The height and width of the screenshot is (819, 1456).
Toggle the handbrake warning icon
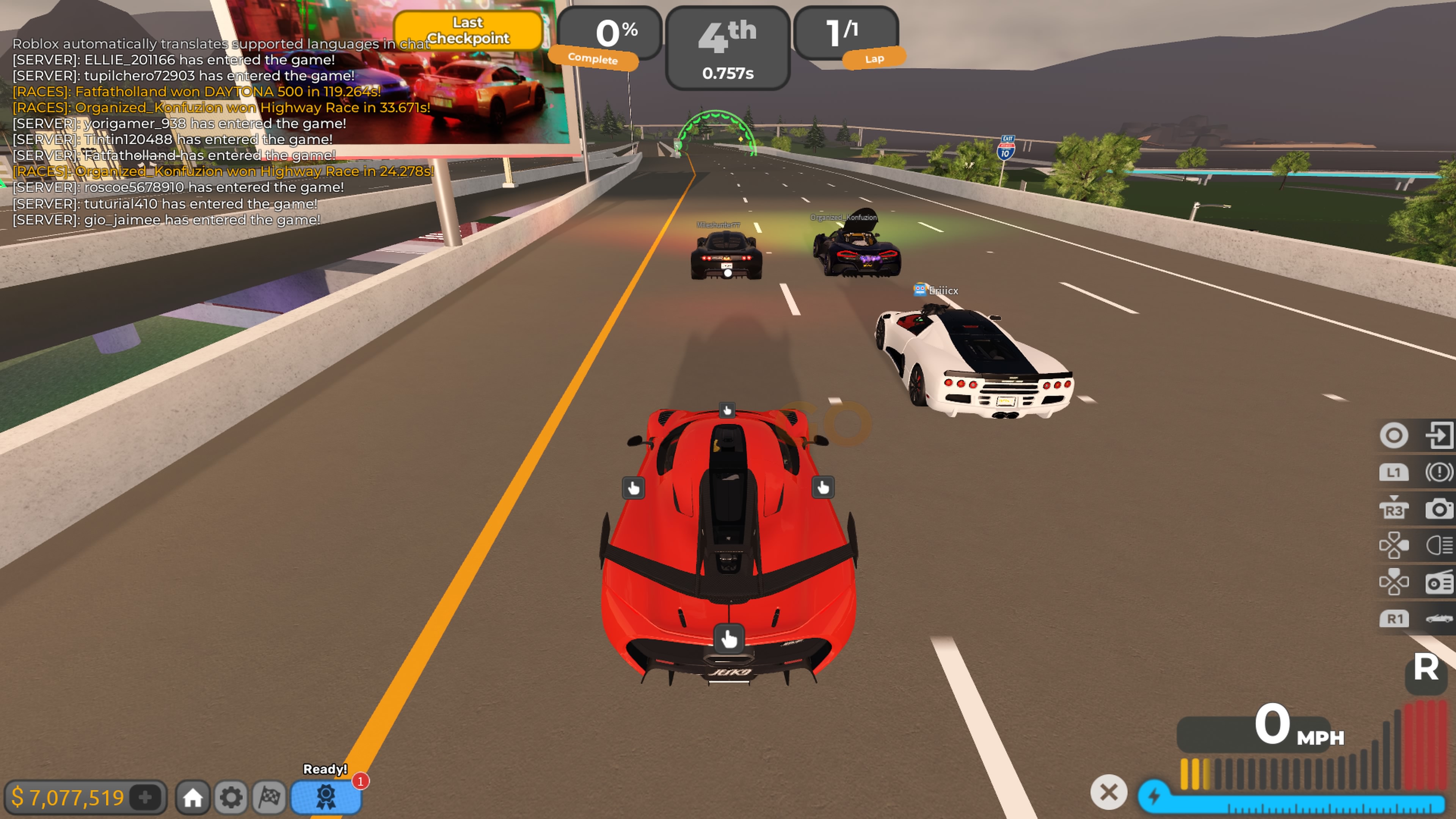[1439, 472]
